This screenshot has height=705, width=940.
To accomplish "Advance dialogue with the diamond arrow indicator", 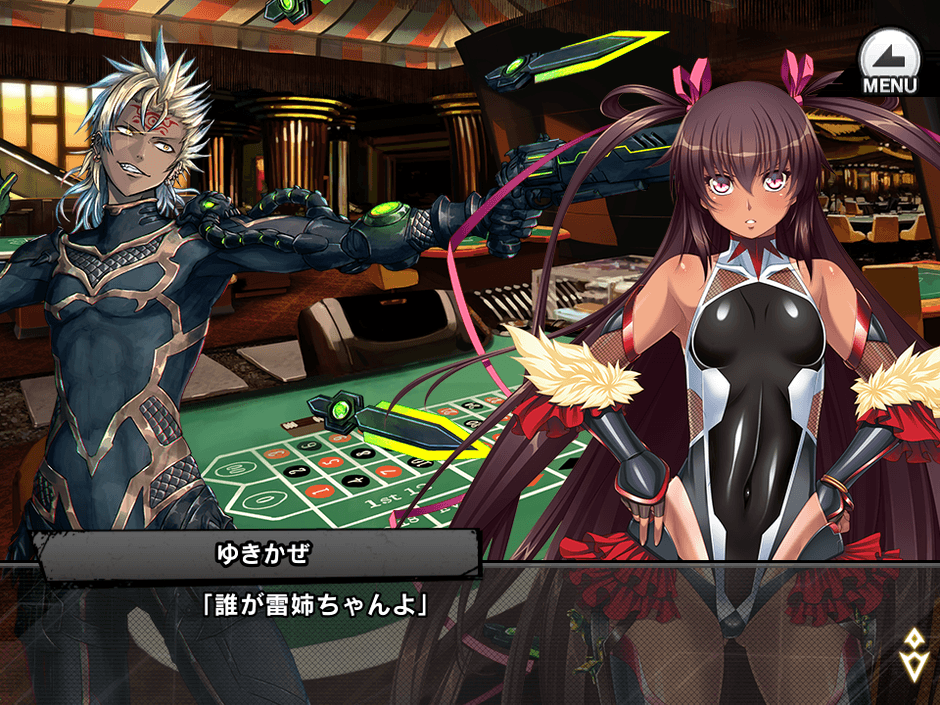I will [913, 654].
